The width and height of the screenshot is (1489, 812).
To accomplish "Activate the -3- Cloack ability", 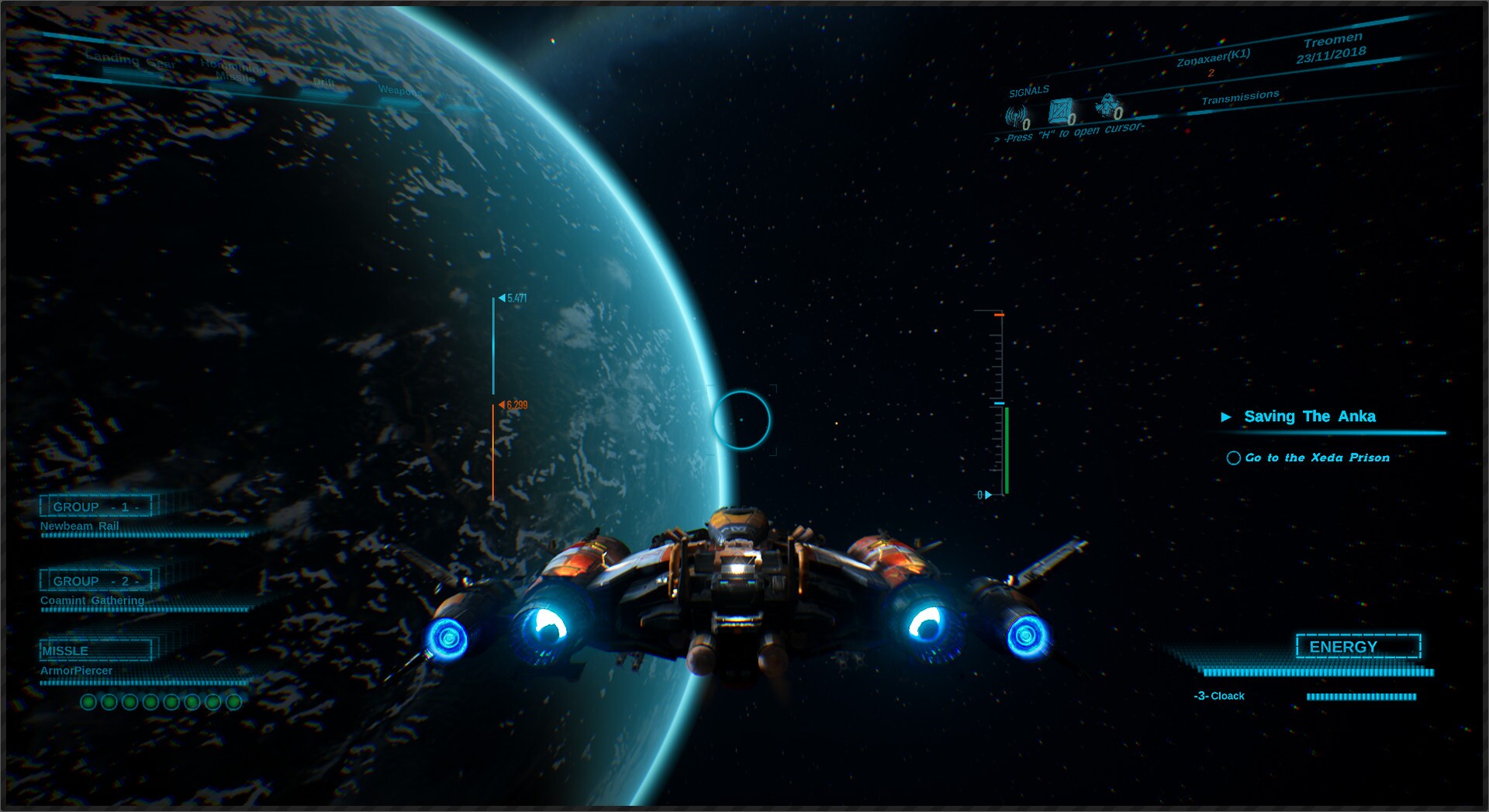I will click(1220, 696).
